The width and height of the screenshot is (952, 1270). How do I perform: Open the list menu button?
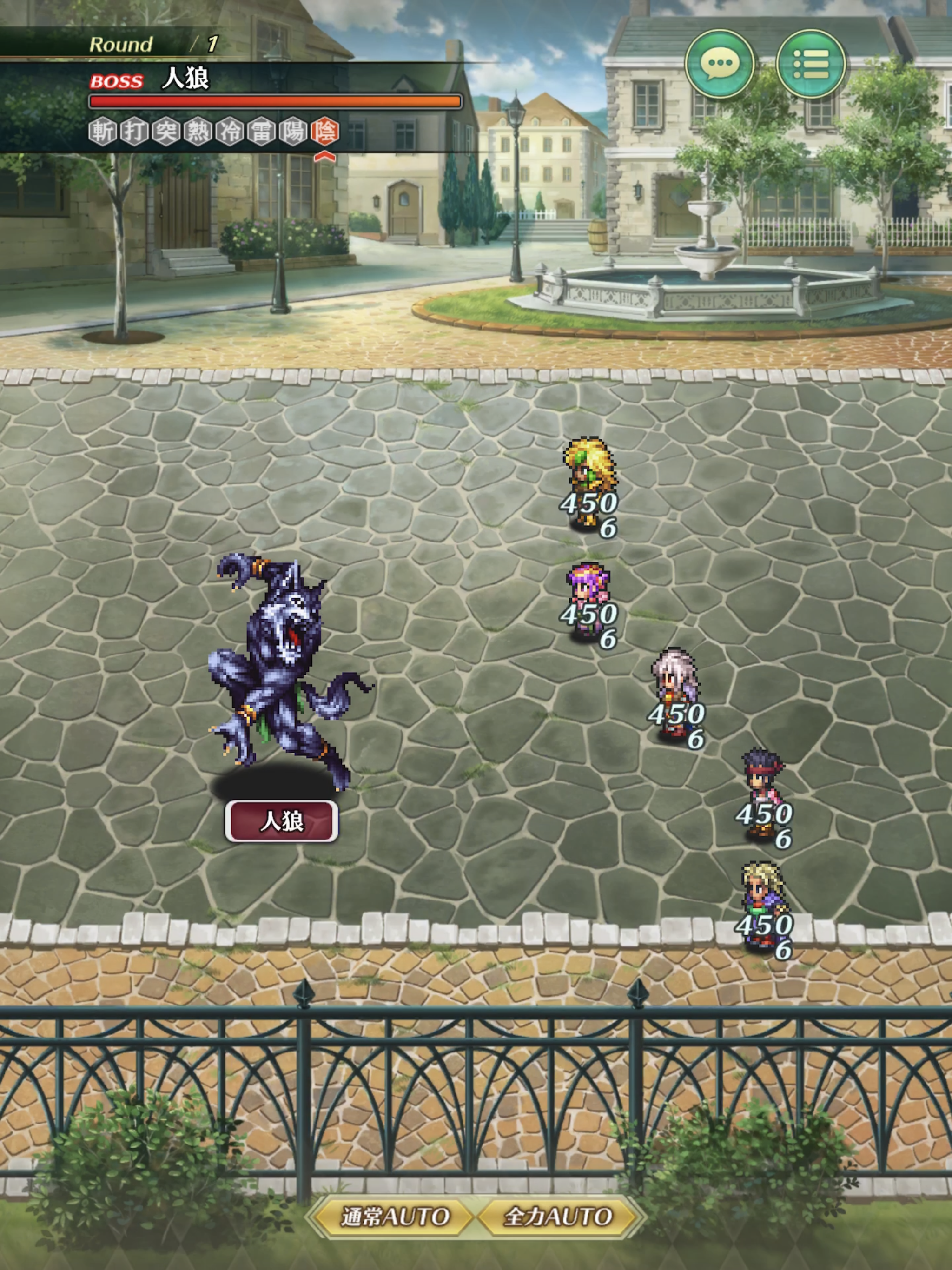[810, 64]
